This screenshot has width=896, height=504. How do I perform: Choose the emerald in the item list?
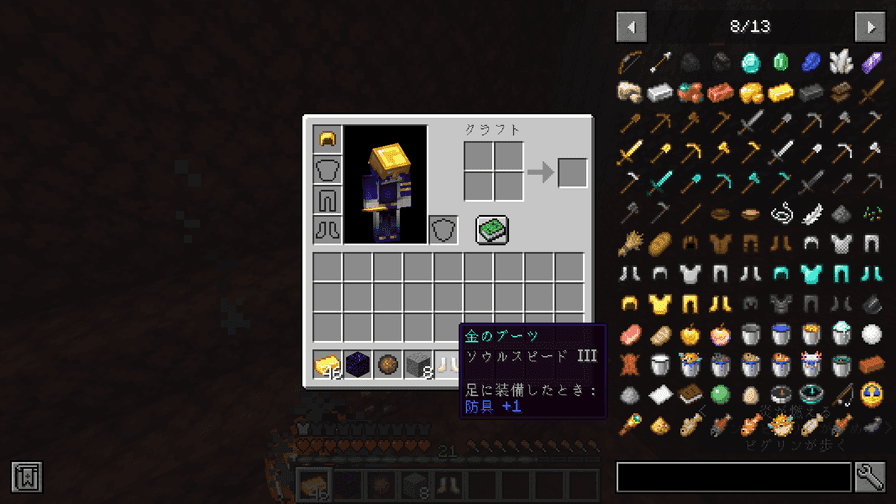coord(780,63)
